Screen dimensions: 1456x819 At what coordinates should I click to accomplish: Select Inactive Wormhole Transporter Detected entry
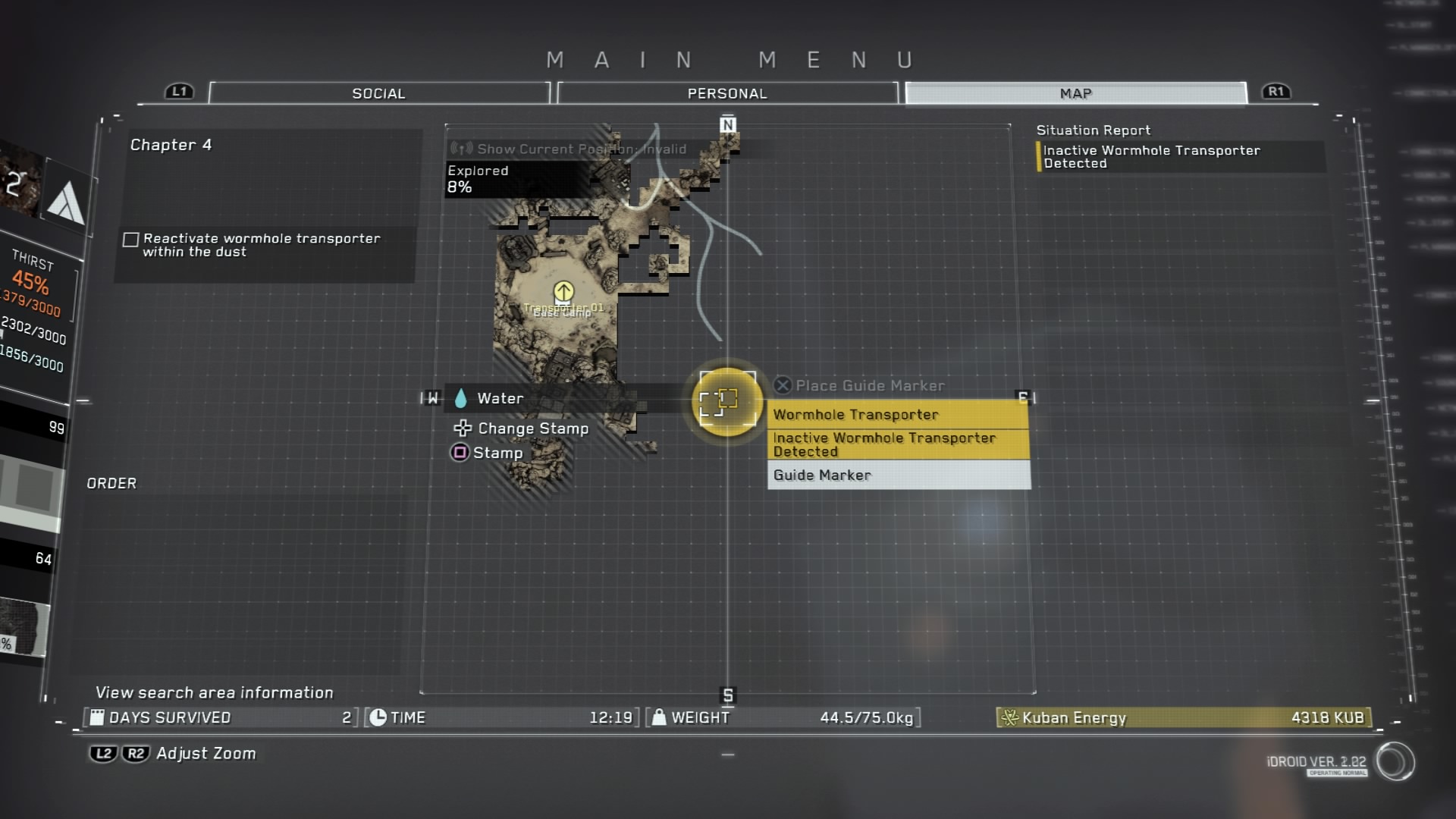coord(898,444)
